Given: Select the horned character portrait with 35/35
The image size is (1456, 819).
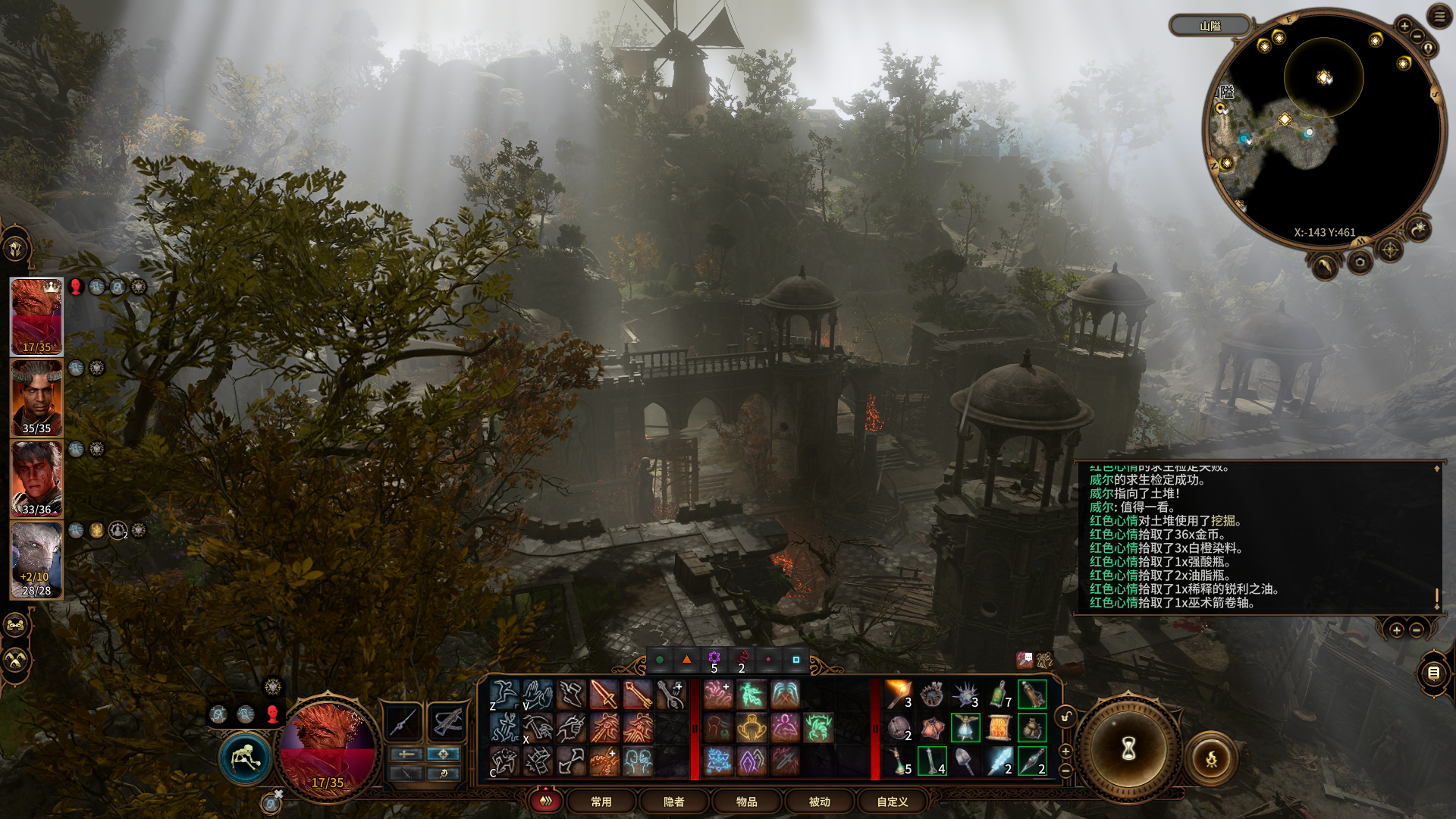Looking at the screenshot, I should pos(36,397).
